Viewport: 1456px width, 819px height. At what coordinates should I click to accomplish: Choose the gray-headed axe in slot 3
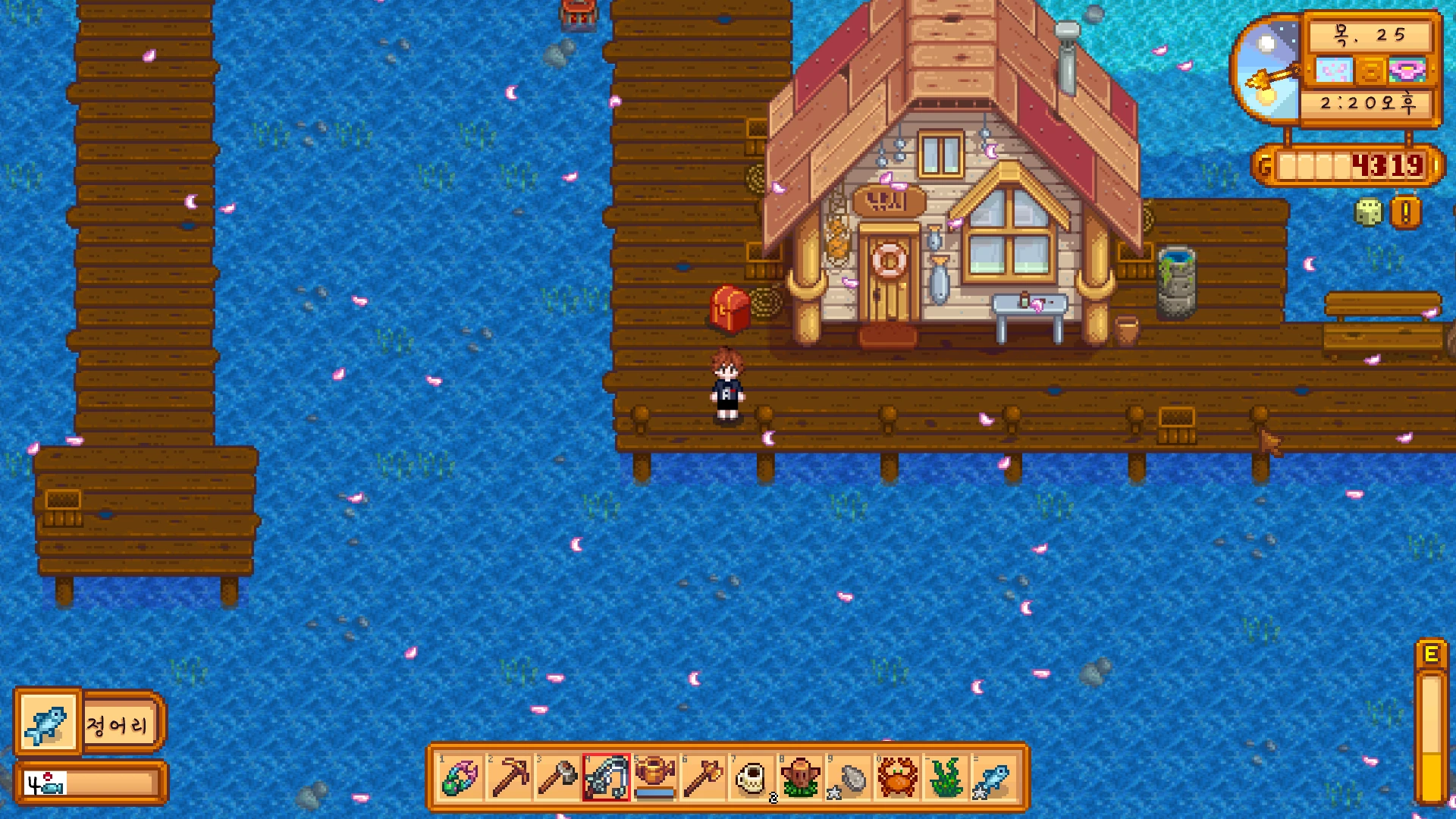(558, 777)
